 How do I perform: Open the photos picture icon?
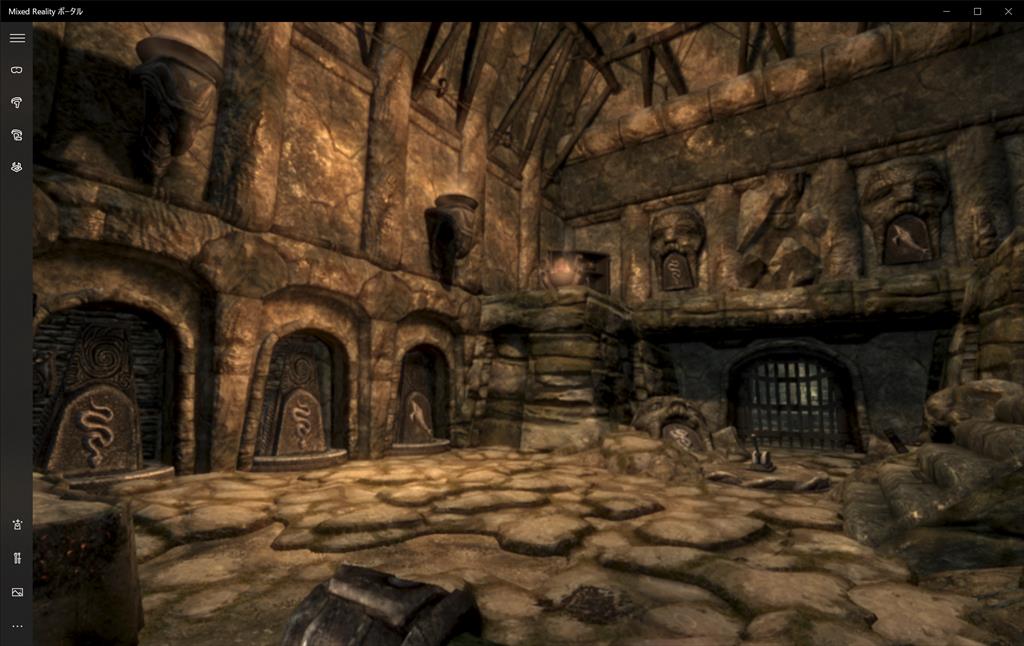[x=17, y=592]
